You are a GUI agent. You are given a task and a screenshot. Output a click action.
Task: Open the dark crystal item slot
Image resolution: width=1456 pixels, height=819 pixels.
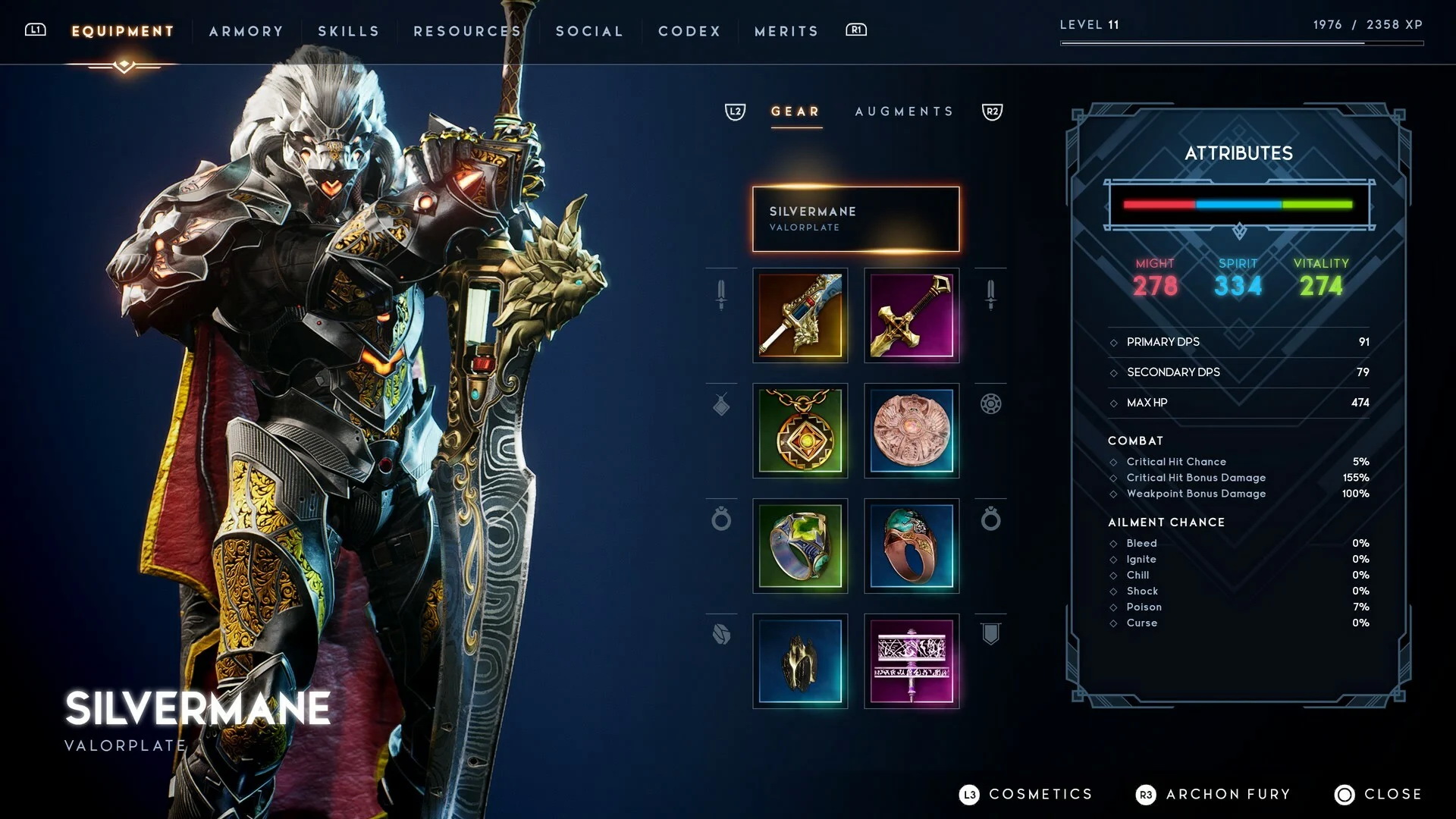[x=800, y=661]
